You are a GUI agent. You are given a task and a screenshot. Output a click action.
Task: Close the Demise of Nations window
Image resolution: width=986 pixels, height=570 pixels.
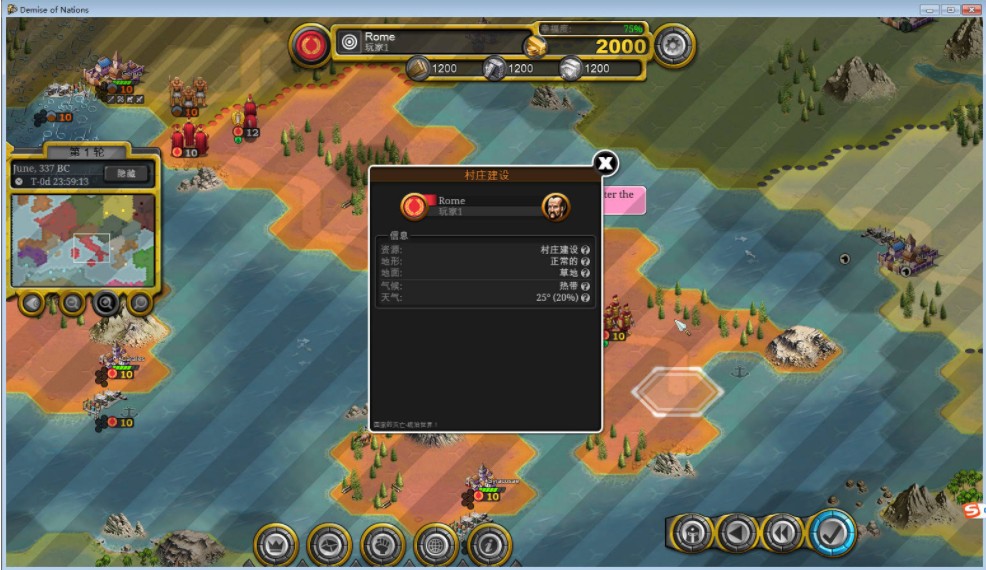971,9
